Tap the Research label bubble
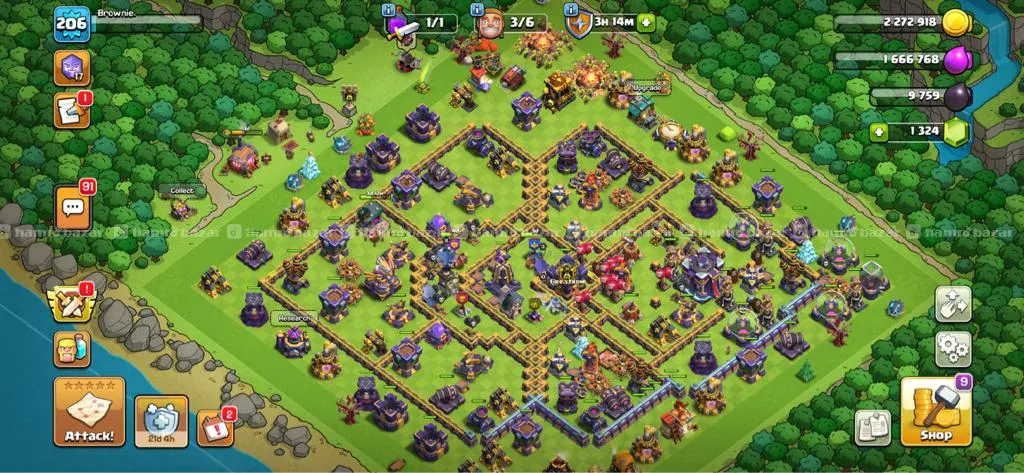 (293, 318)
